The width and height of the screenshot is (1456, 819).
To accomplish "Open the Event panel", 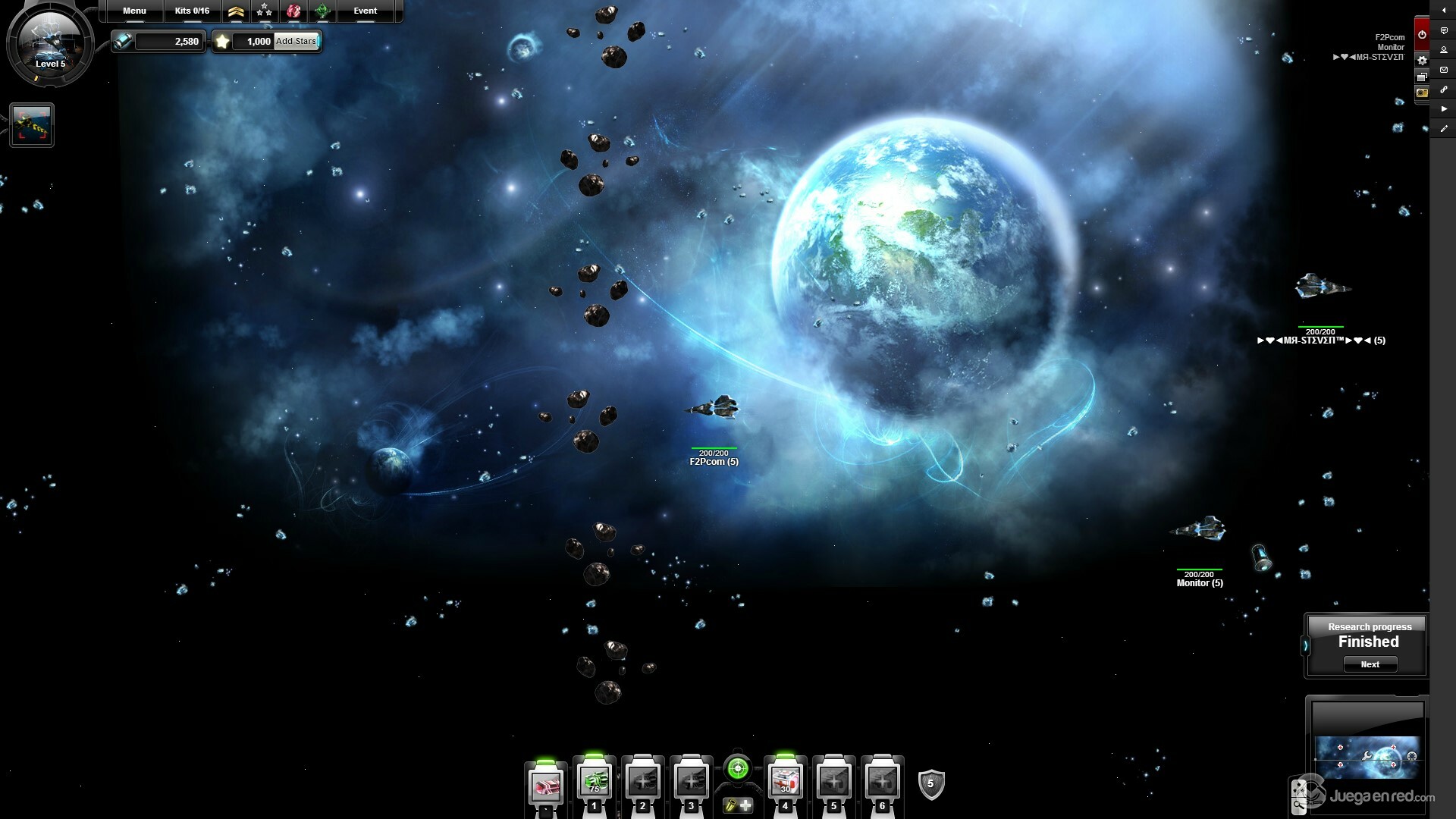I will (x=365, y=11).
